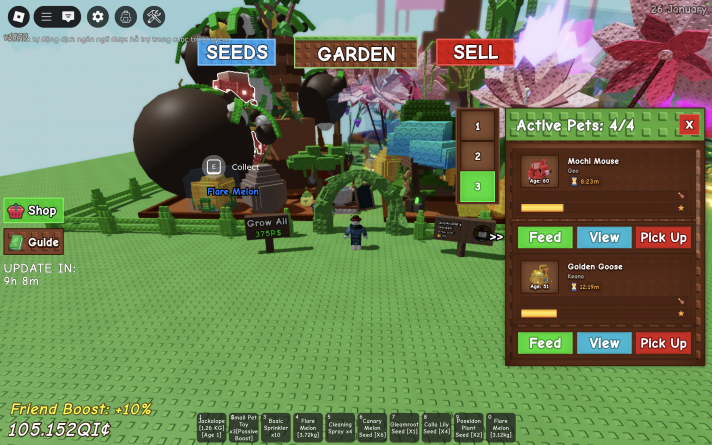Open the Guide book
This screenshot has width=712, height=445.
tap(34, 242)
